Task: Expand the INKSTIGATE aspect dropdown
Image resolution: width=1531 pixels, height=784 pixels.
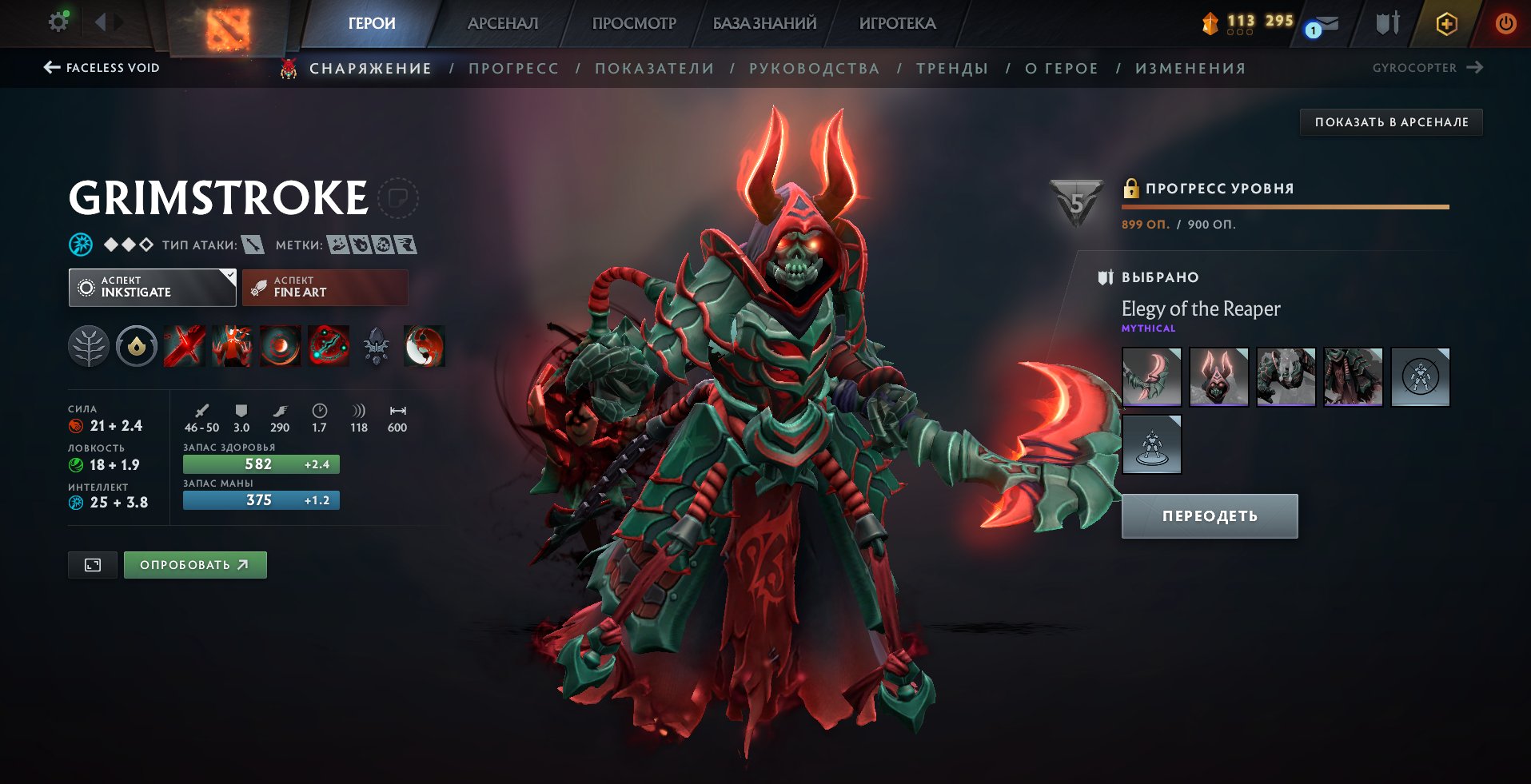Action: (x=152, y=287)
